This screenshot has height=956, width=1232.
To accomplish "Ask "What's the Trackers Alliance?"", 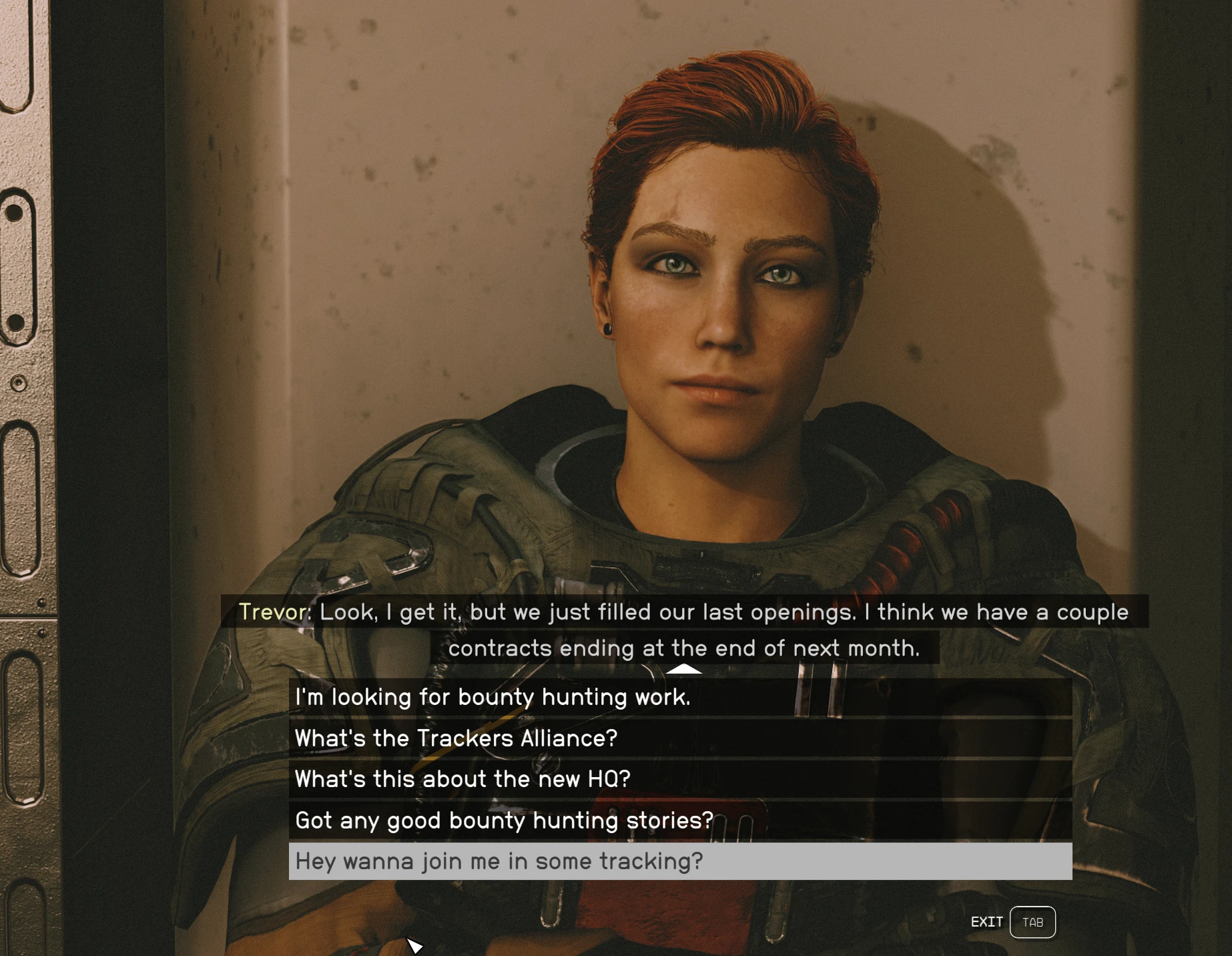I will coord(679,738).
